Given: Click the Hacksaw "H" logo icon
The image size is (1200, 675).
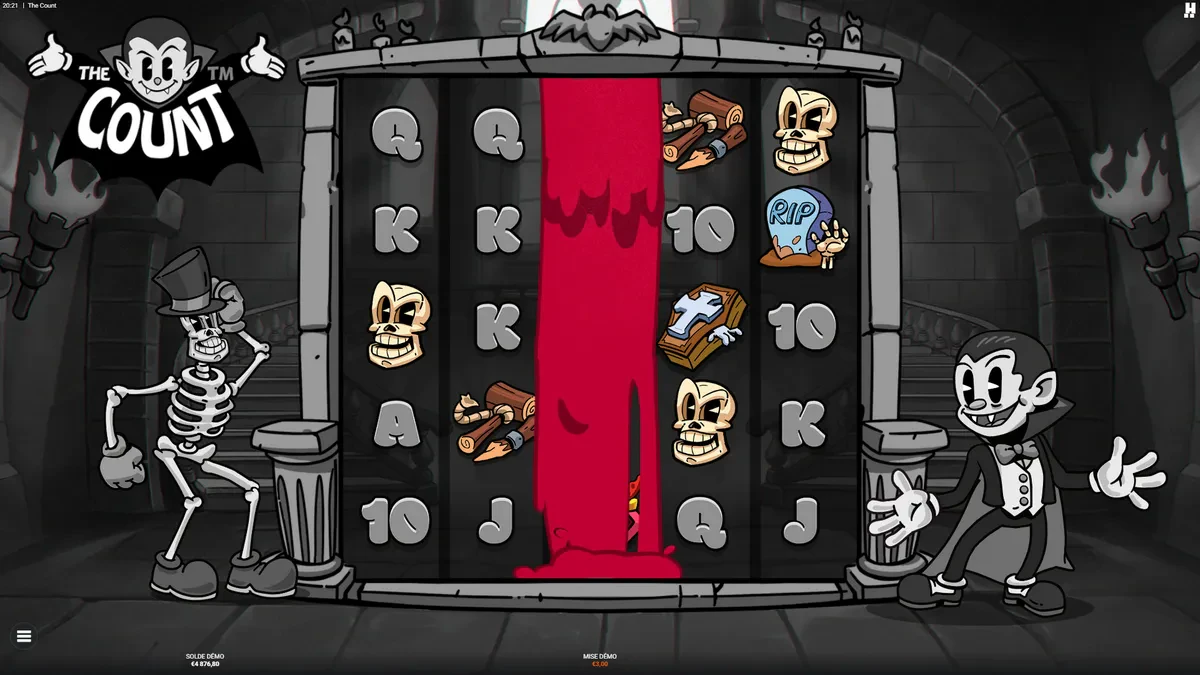Looking at the screenshot, I should 1189,10.
